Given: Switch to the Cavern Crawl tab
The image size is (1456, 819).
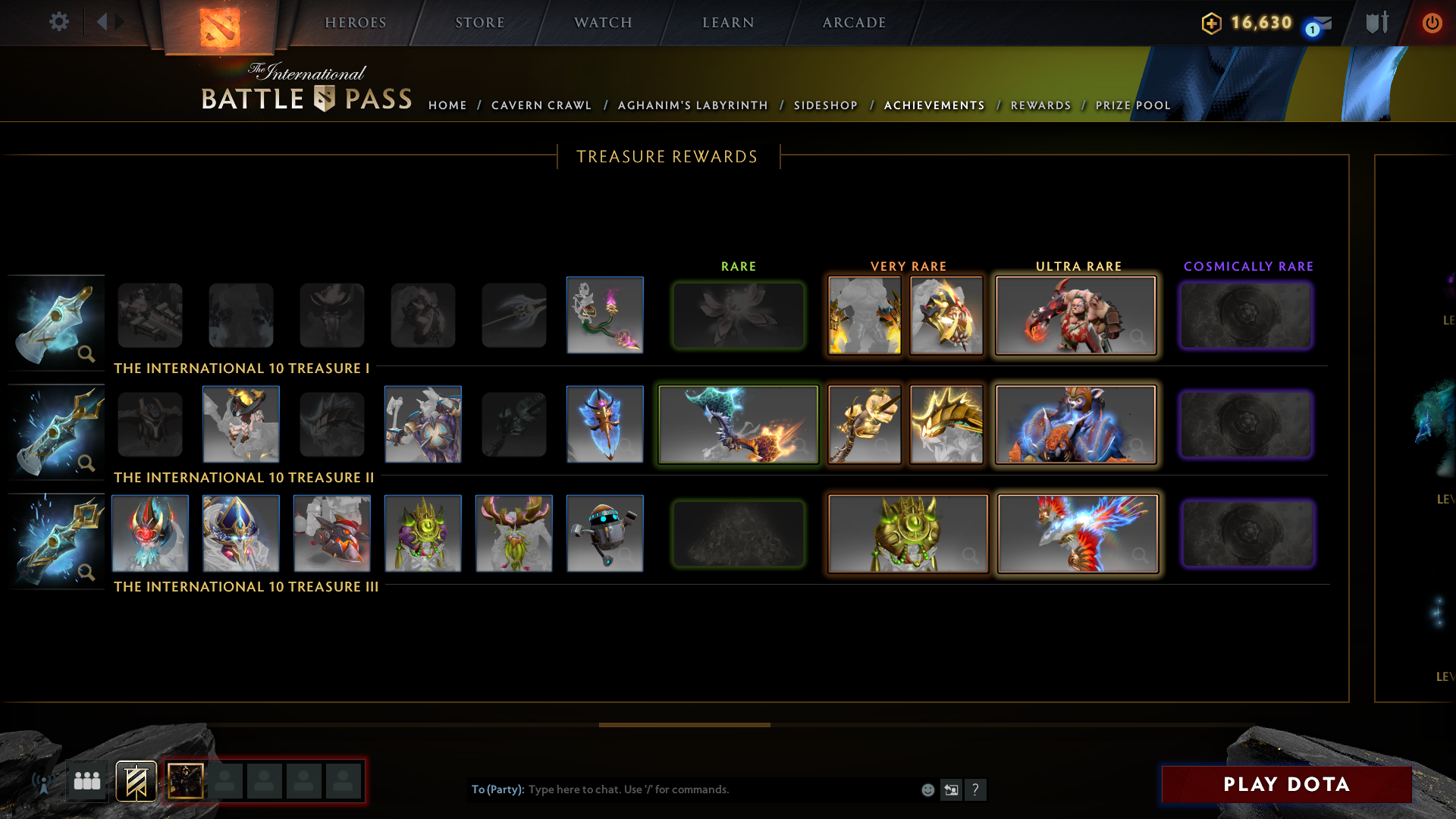Looking at the screenshot, I should 541,105.
